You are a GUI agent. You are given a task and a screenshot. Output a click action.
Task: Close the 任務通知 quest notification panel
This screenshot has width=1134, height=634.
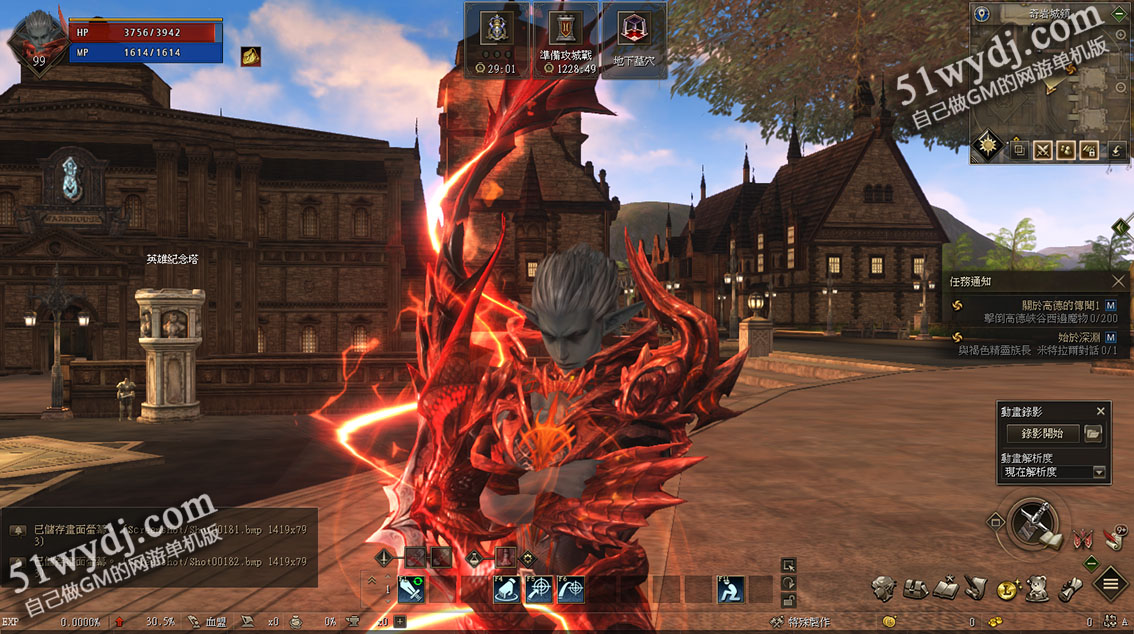1119,282
